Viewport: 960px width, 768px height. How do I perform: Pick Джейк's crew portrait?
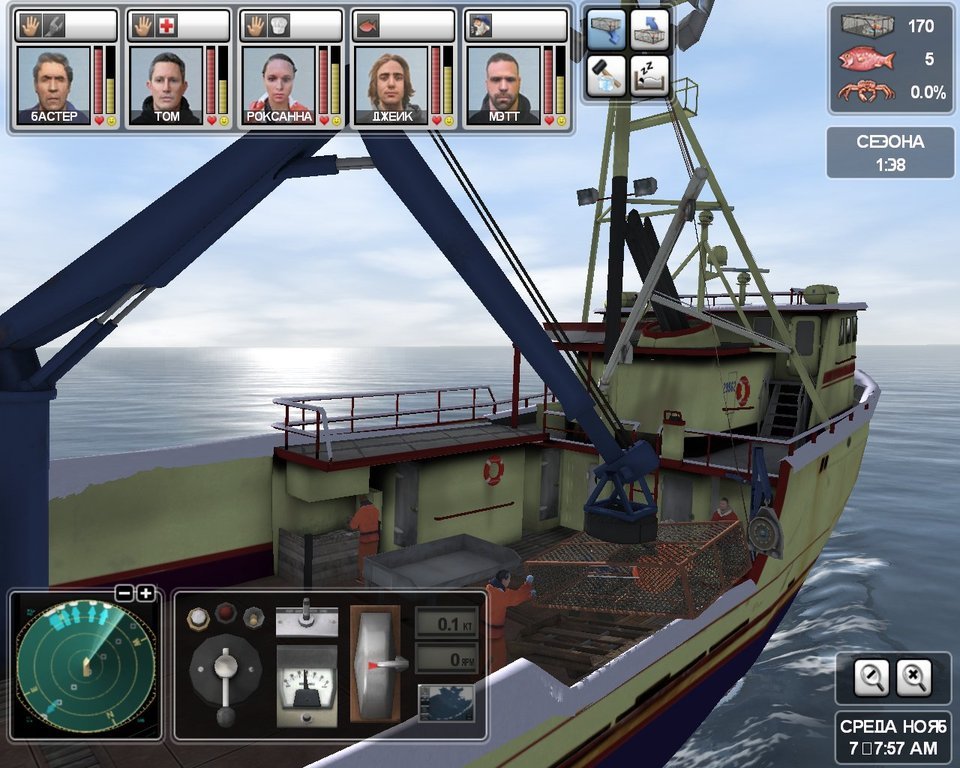pos(391,82)
